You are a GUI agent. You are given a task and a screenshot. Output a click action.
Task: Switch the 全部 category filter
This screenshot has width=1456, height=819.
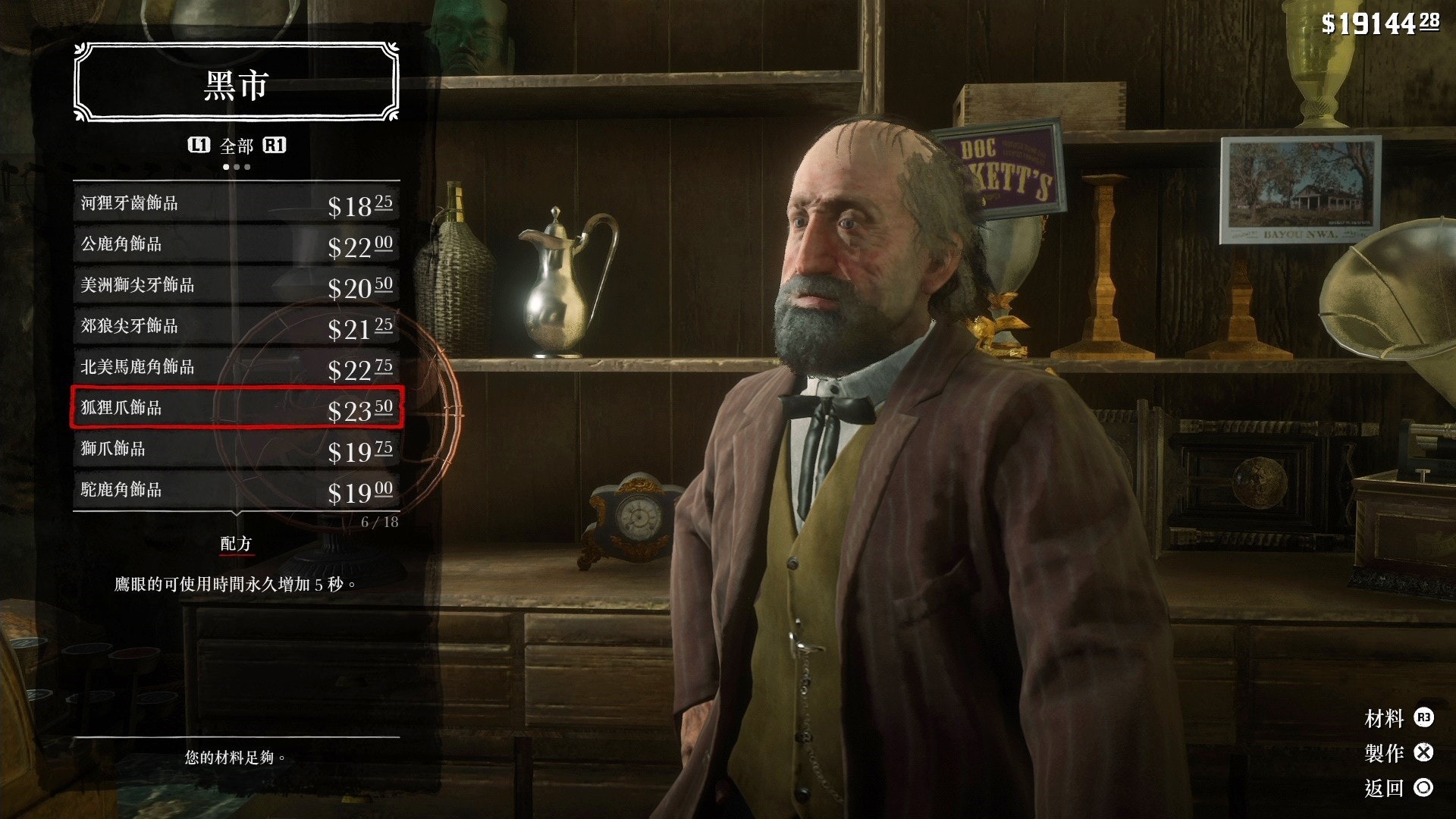click(237, 146)
